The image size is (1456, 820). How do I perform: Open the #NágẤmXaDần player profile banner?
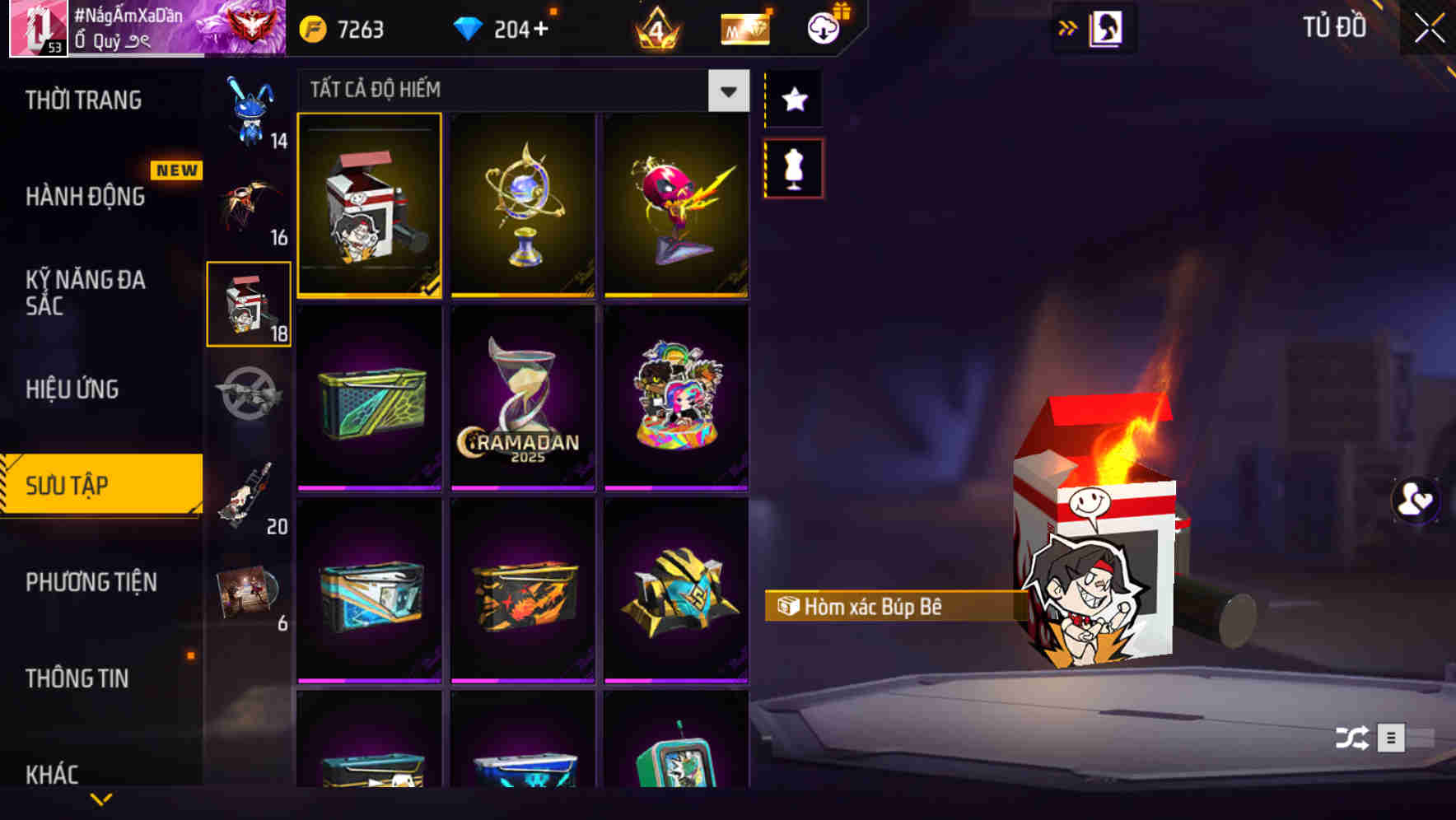(x=132, y=29)
